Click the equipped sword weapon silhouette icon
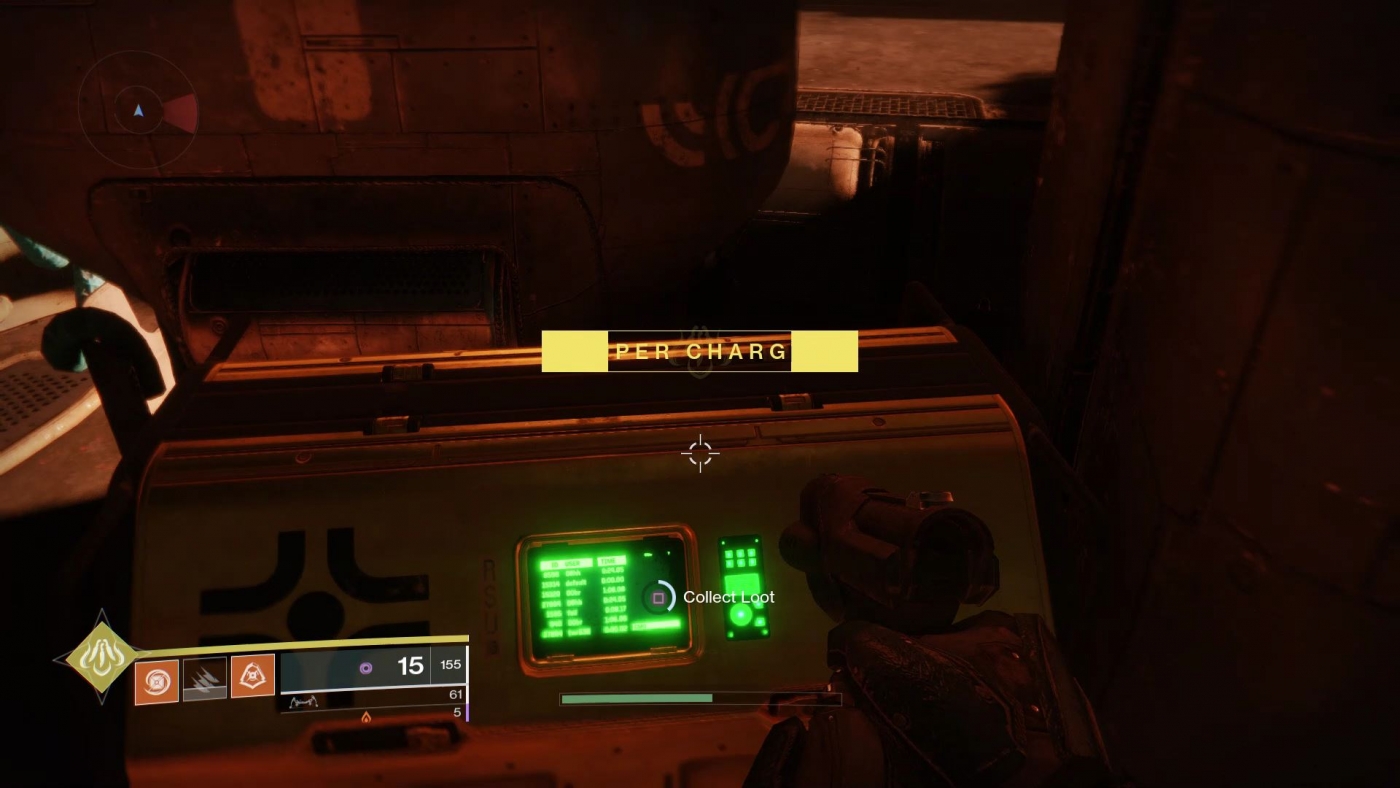The image size is (1400, 788). [306, 702]
